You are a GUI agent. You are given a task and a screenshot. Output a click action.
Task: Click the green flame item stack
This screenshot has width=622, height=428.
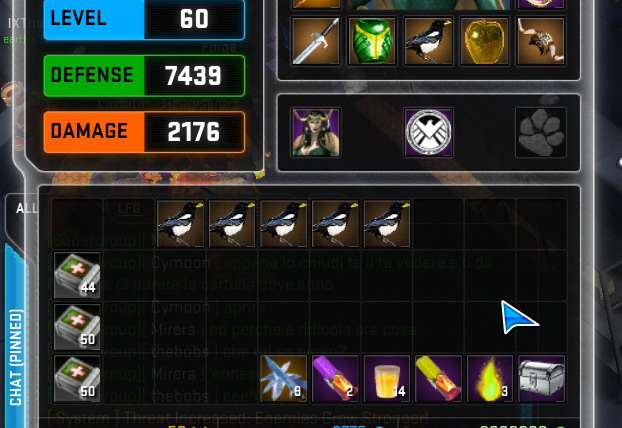[490, 379]
